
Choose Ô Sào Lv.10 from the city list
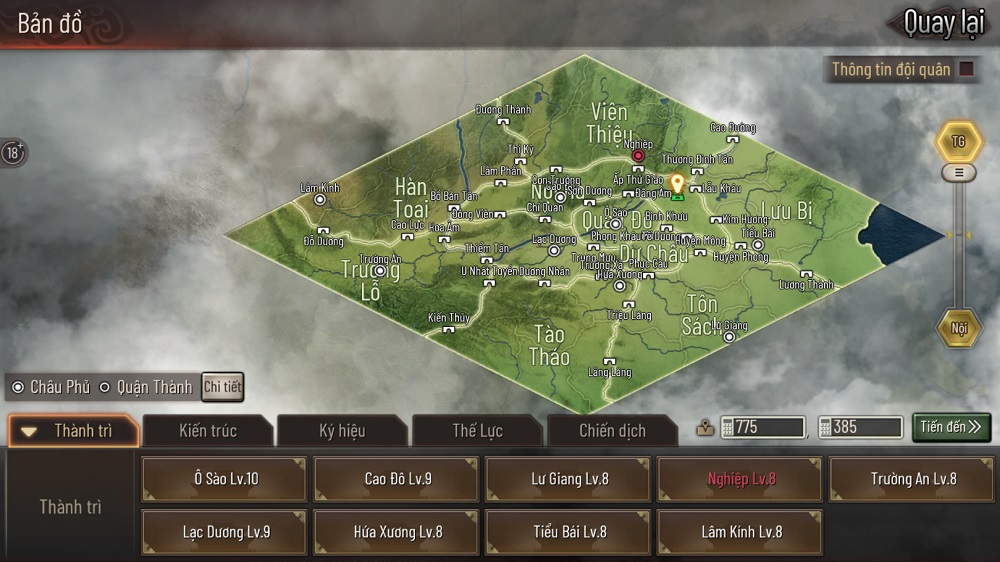click(225, 479)
